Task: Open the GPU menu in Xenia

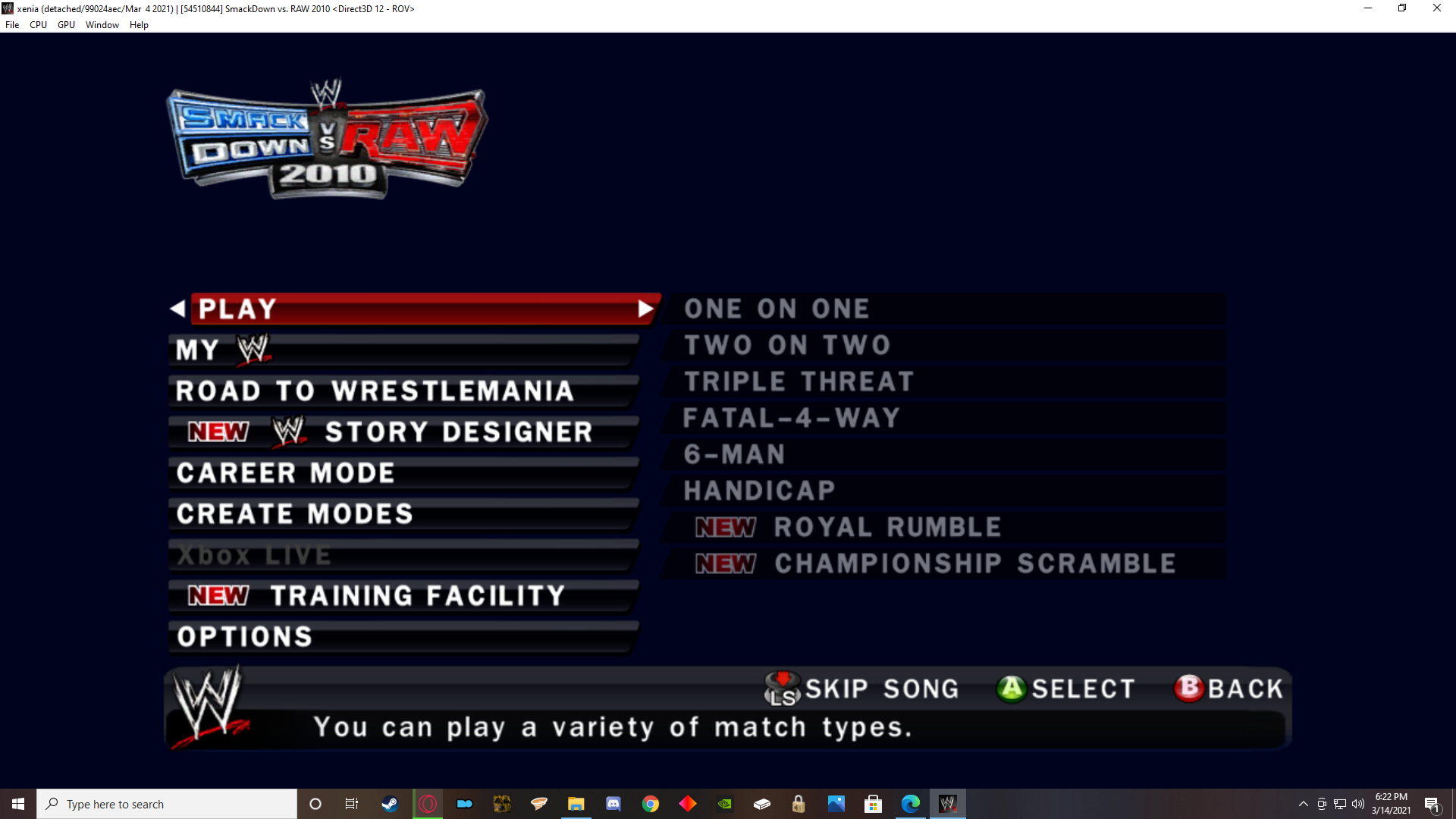Action: click(66, 24)
